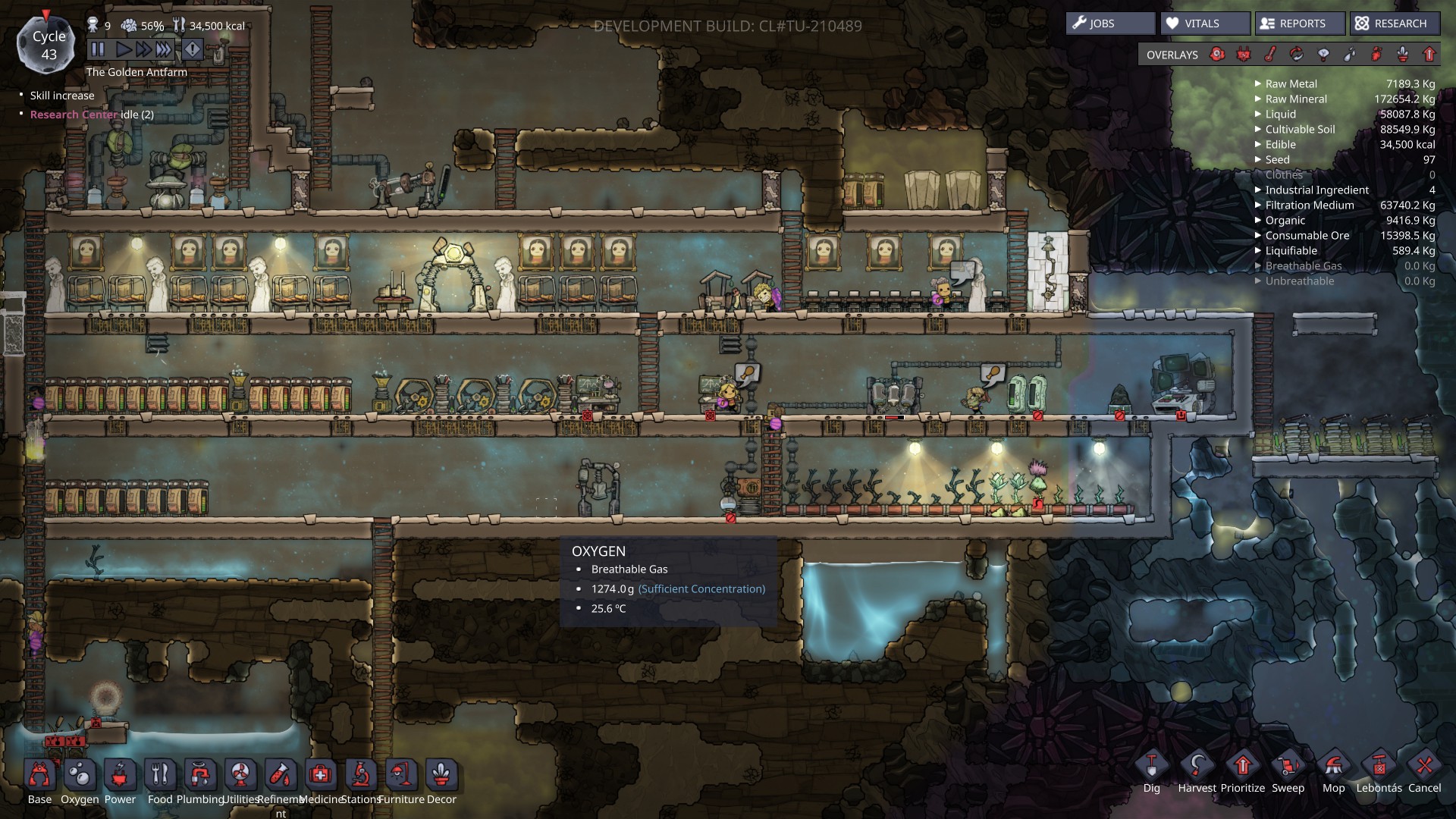Image resolution: width=1456 pixels, height=819 pixels.
Task: Open the Plumbing build category
Action: (x=201, y=775)
